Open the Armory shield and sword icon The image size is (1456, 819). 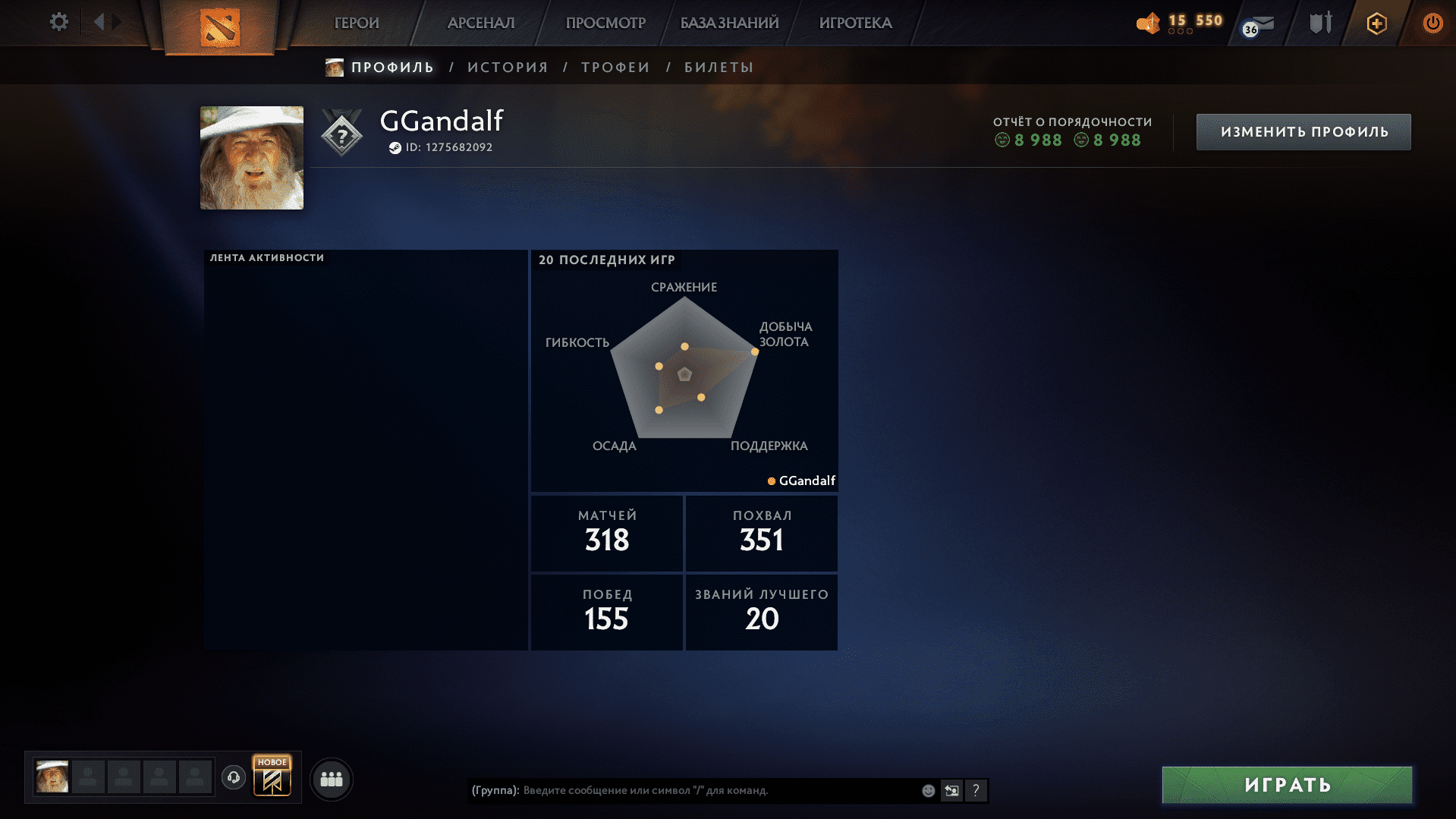coord(1319,23)
